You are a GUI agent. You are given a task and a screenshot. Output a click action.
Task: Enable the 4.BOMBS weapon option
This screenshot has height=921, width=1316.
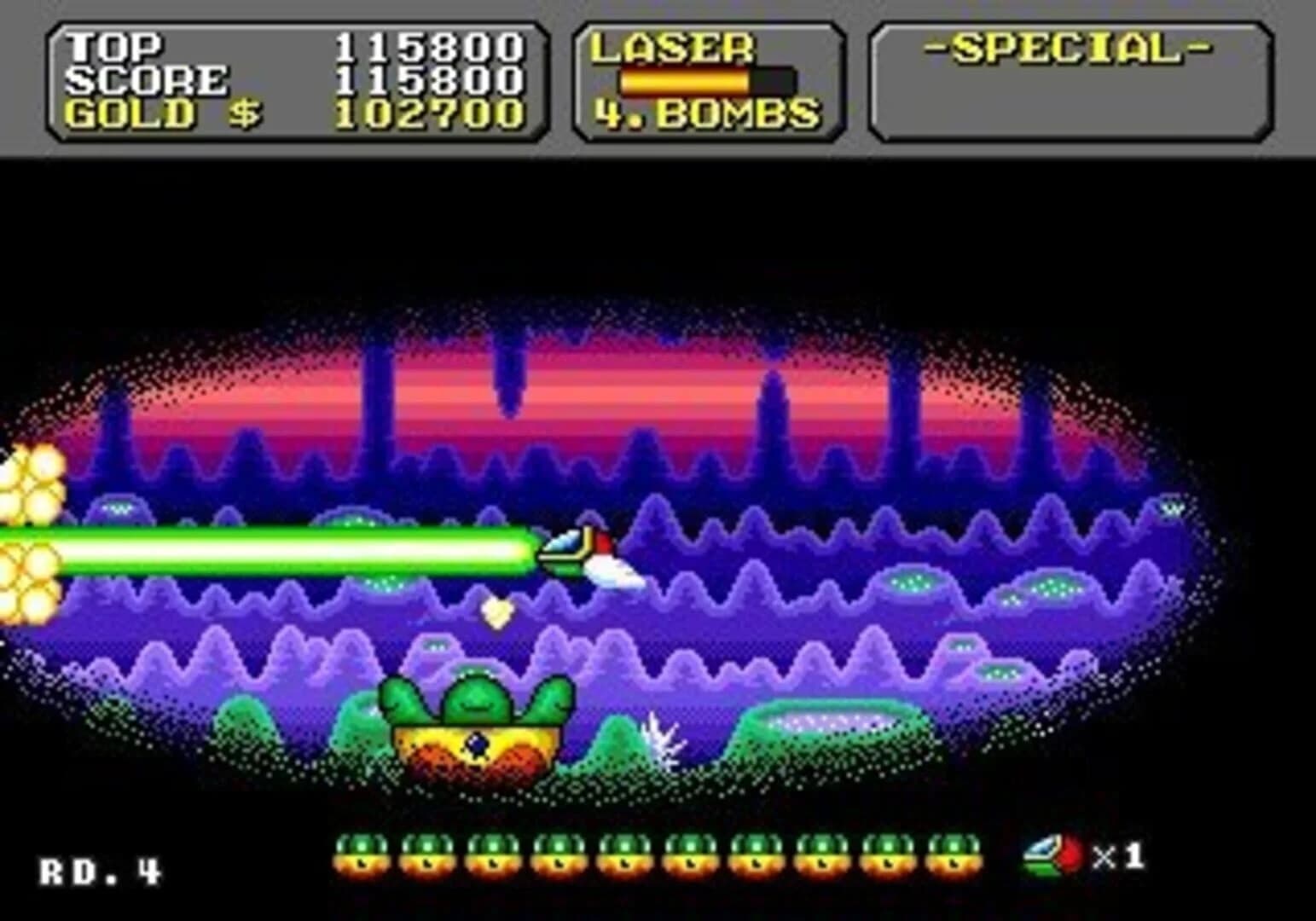(x=706, y=111)
